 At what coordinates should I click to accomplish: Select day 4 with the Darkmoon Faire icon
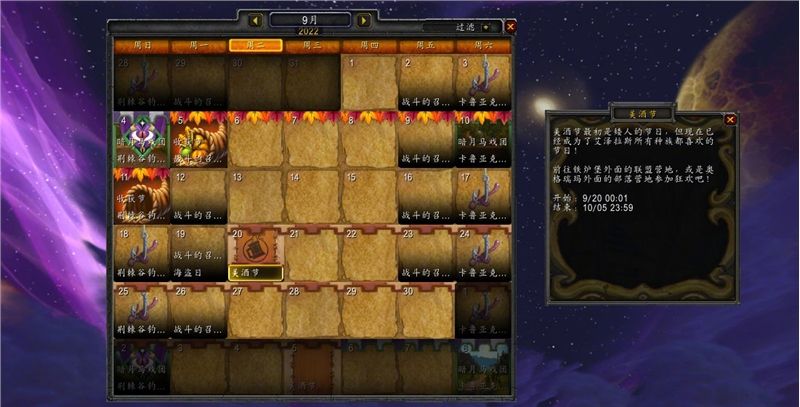point(141,139)
